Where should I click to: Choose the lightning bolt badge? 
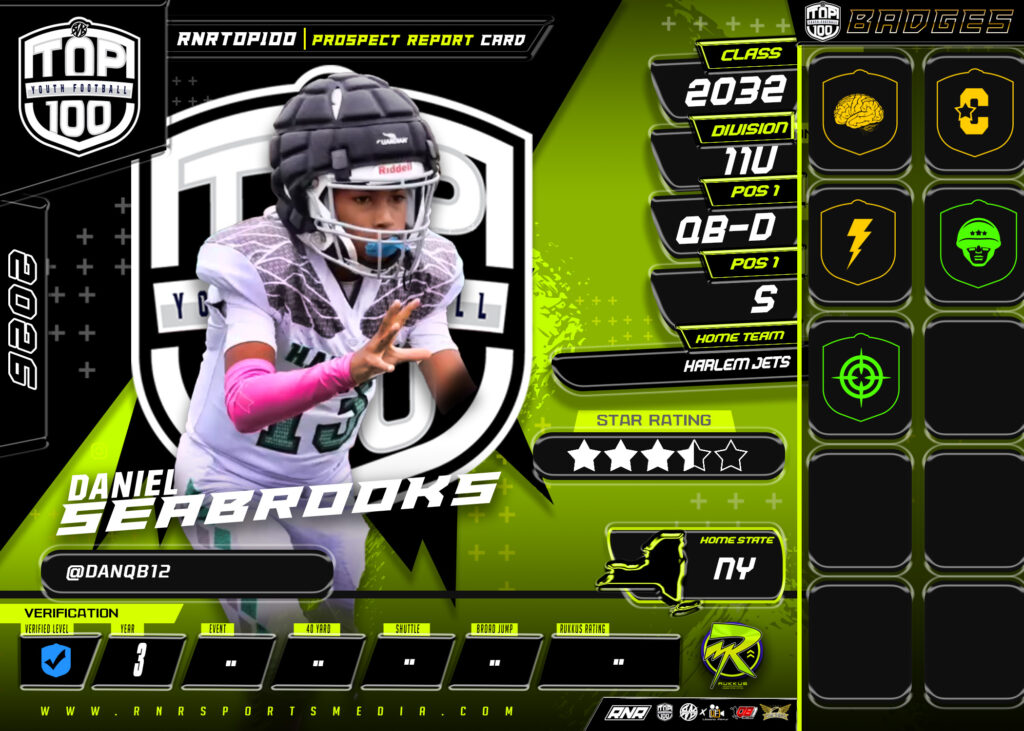[859, 244]
